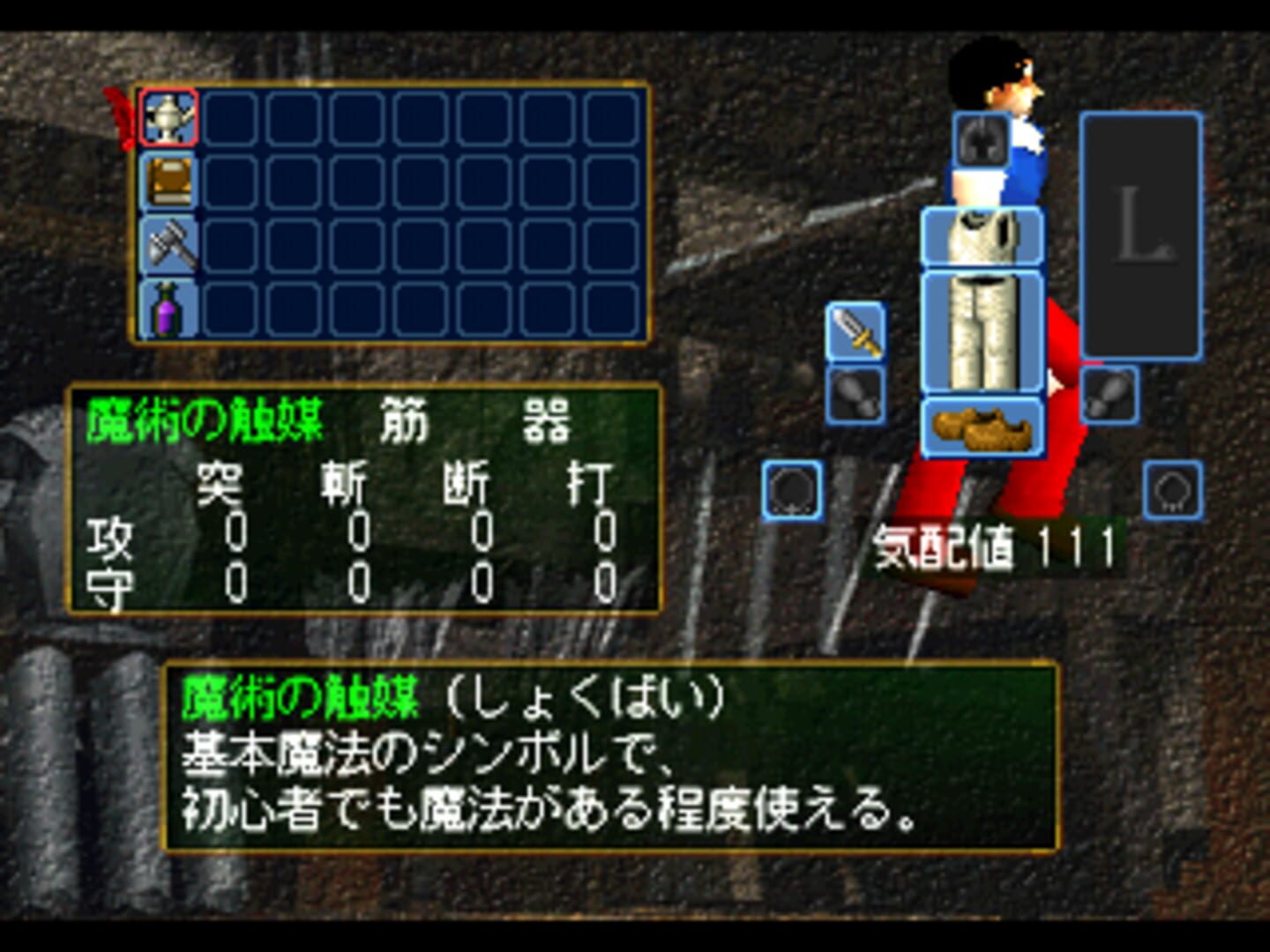Click the left-hand glove slot below the dagger
This screenshot has width=1270, height=952.
(x=857, y=392)
